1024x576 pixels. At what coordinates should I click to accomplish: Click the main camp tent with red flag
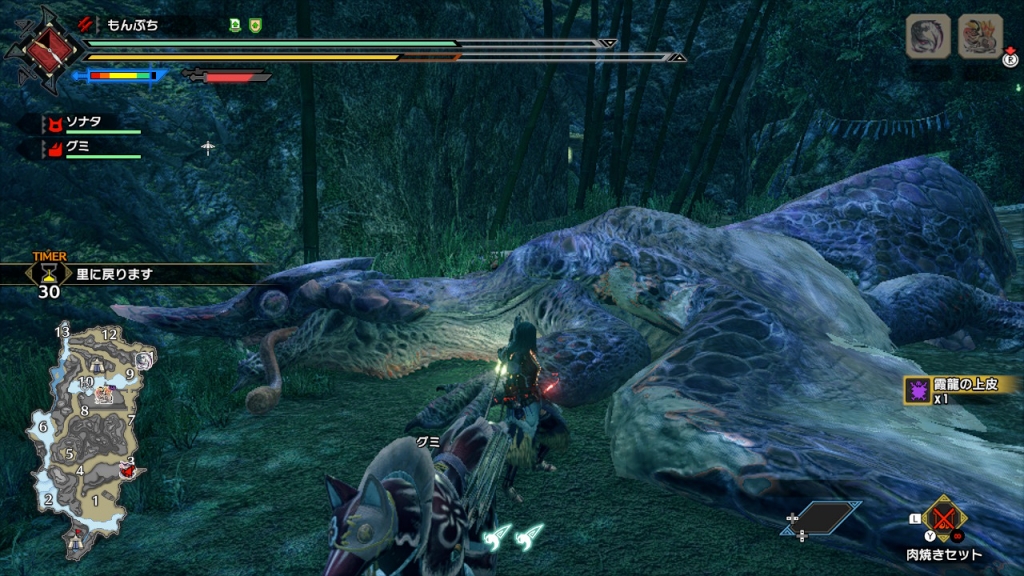[x=77, y=541]
